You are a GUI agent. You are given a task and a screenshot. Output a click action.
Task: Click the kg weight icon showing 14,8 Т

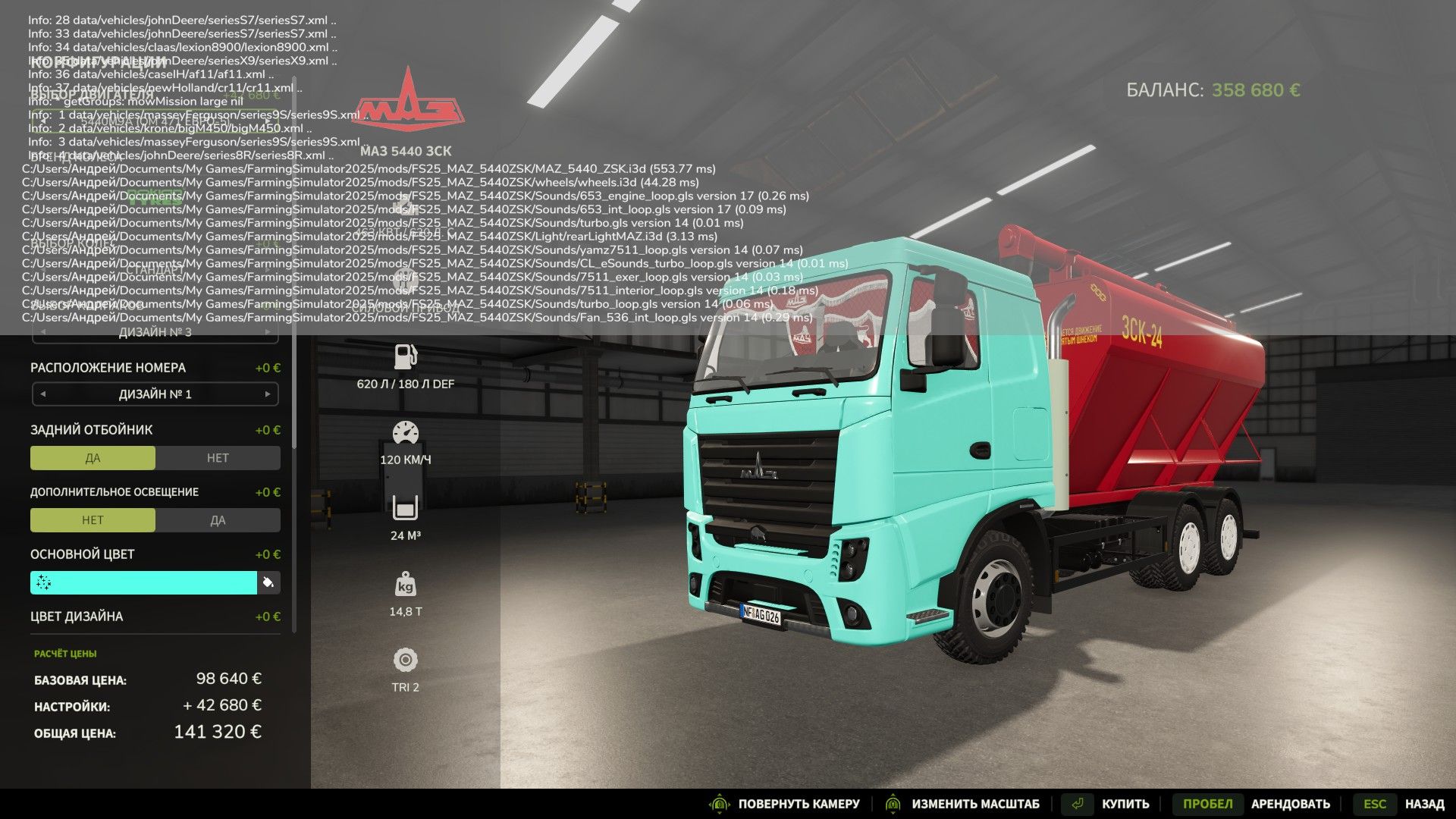coord(407,584)
